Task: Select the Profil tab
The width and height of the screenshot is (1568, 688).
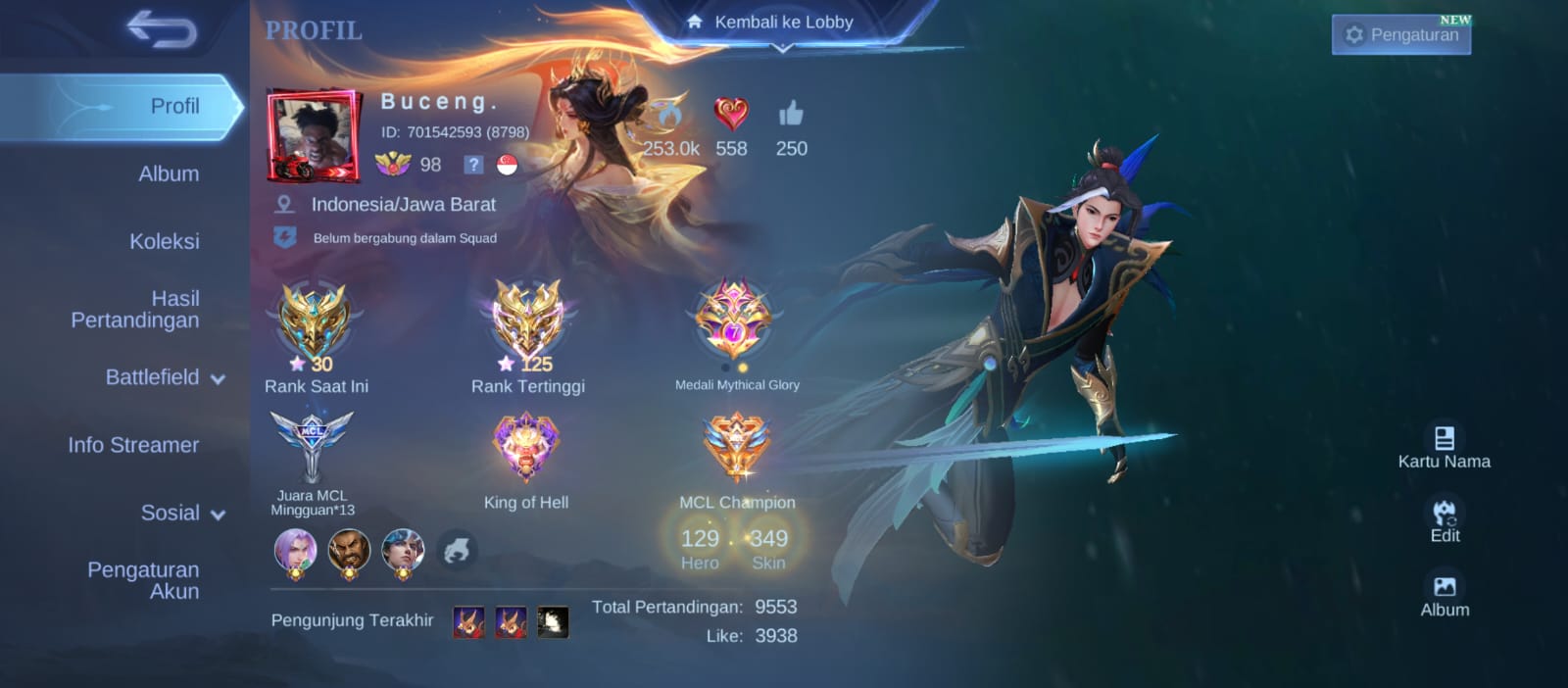Action: [174, 107]
